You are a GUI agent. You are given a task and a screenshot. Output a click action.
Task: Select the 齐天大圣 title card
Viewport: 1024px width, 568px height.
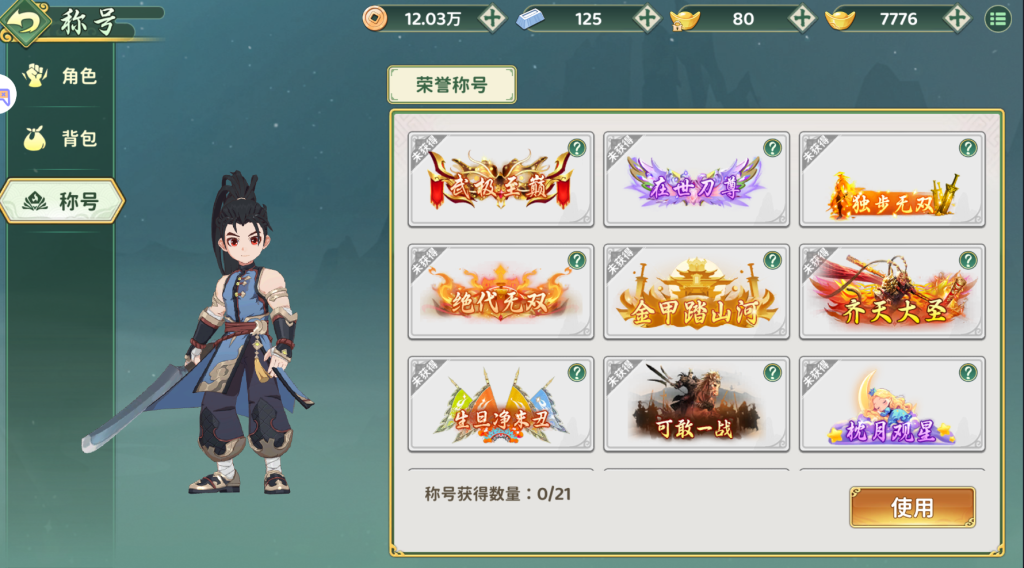tap(892, 292)
